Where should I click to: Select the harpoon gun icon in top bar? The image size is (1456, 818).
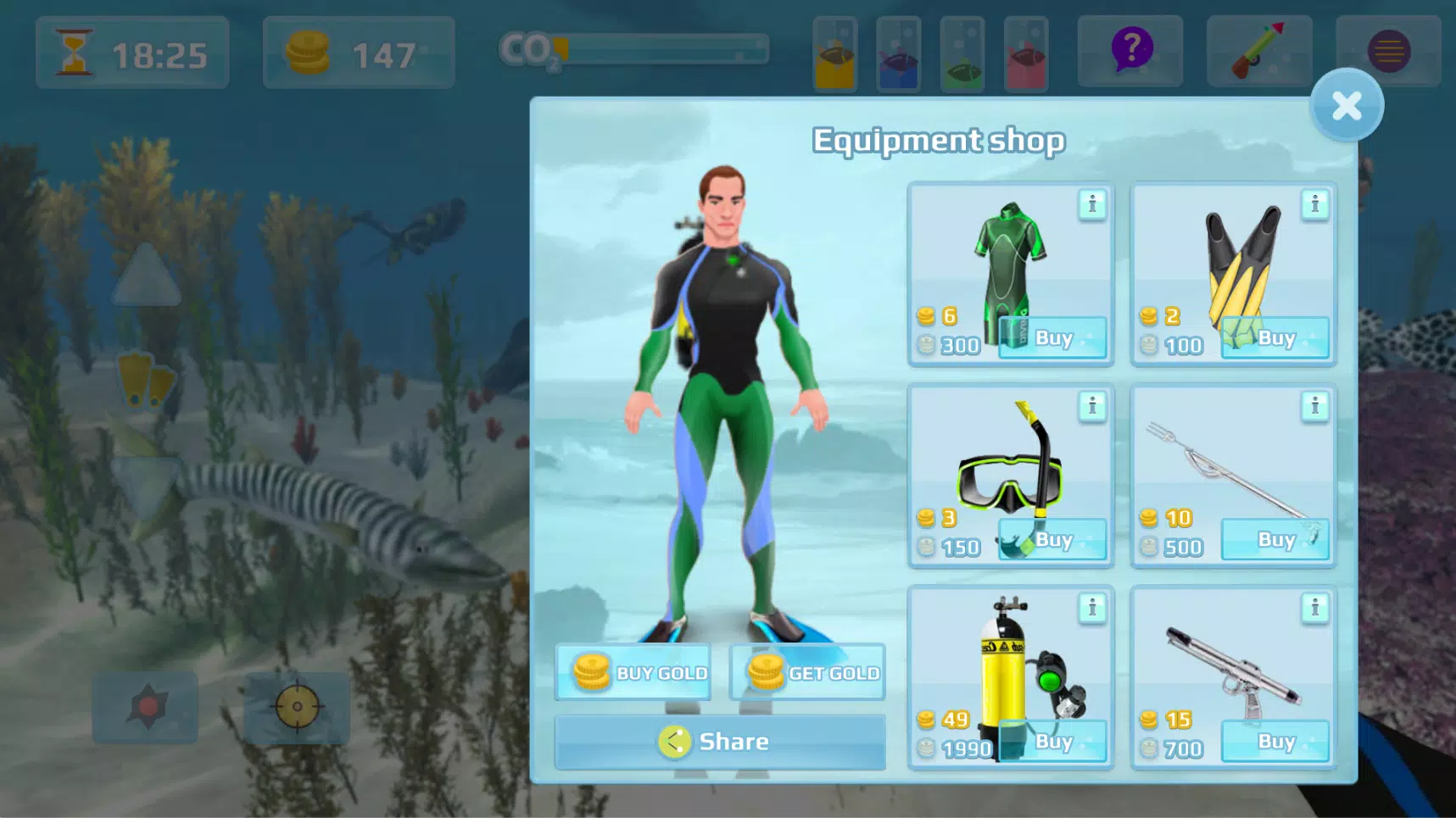(x=1258, y=51)
